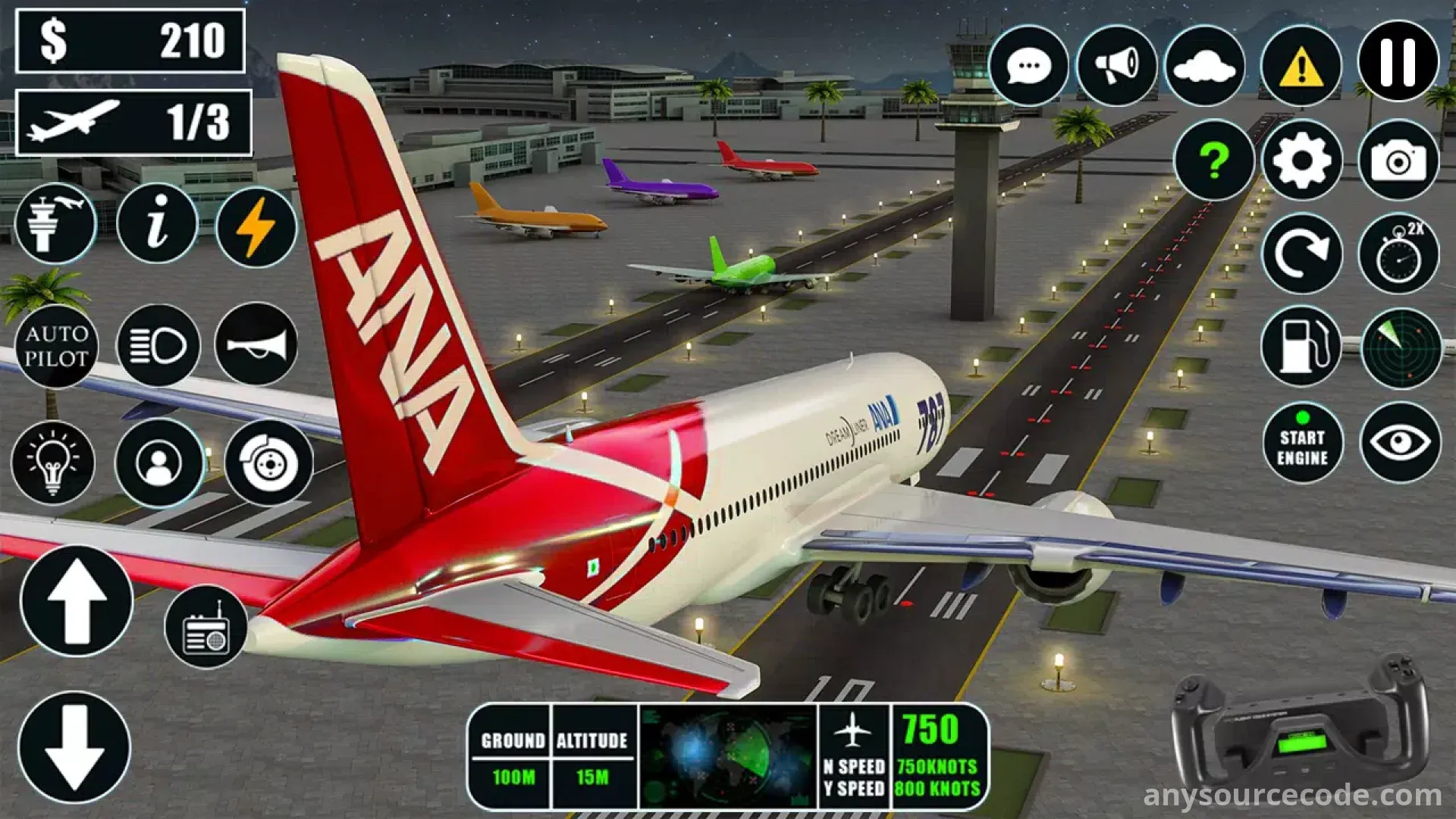Sound the horn button
This screenshot has width=1456, height=819.
pos(256,344)
